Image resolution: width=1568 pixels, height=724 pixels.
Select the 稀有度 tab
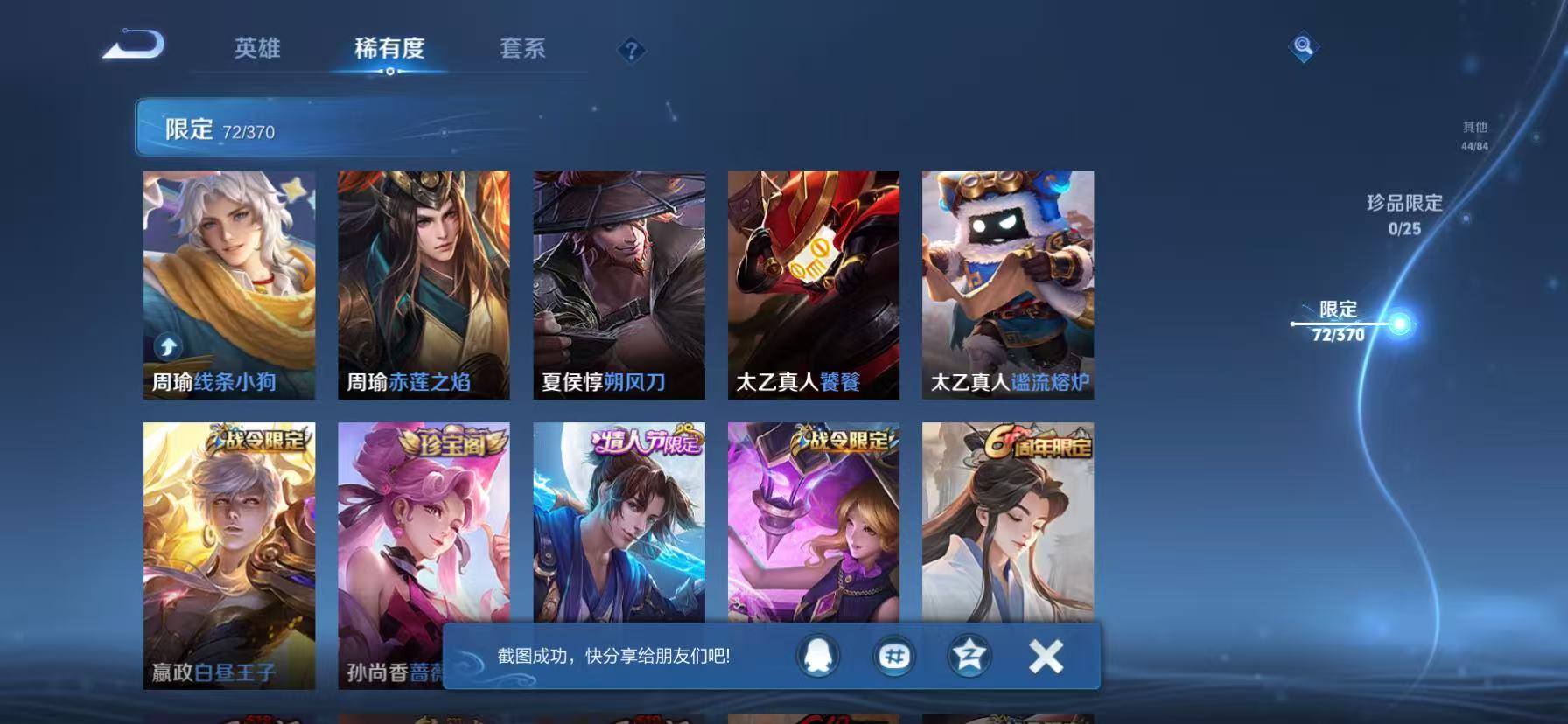391,50
